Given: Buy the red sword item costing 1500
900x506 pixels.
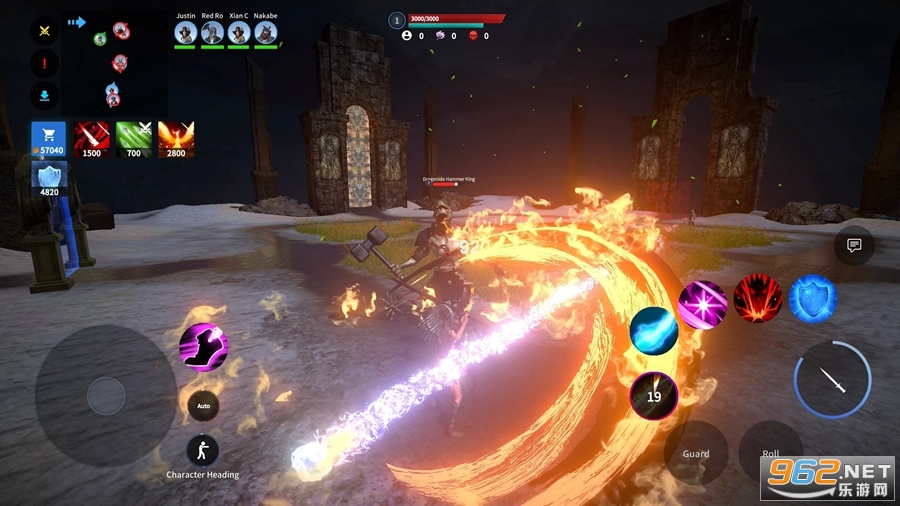Looking at the screenshot, I should click(x=92, y=140).
